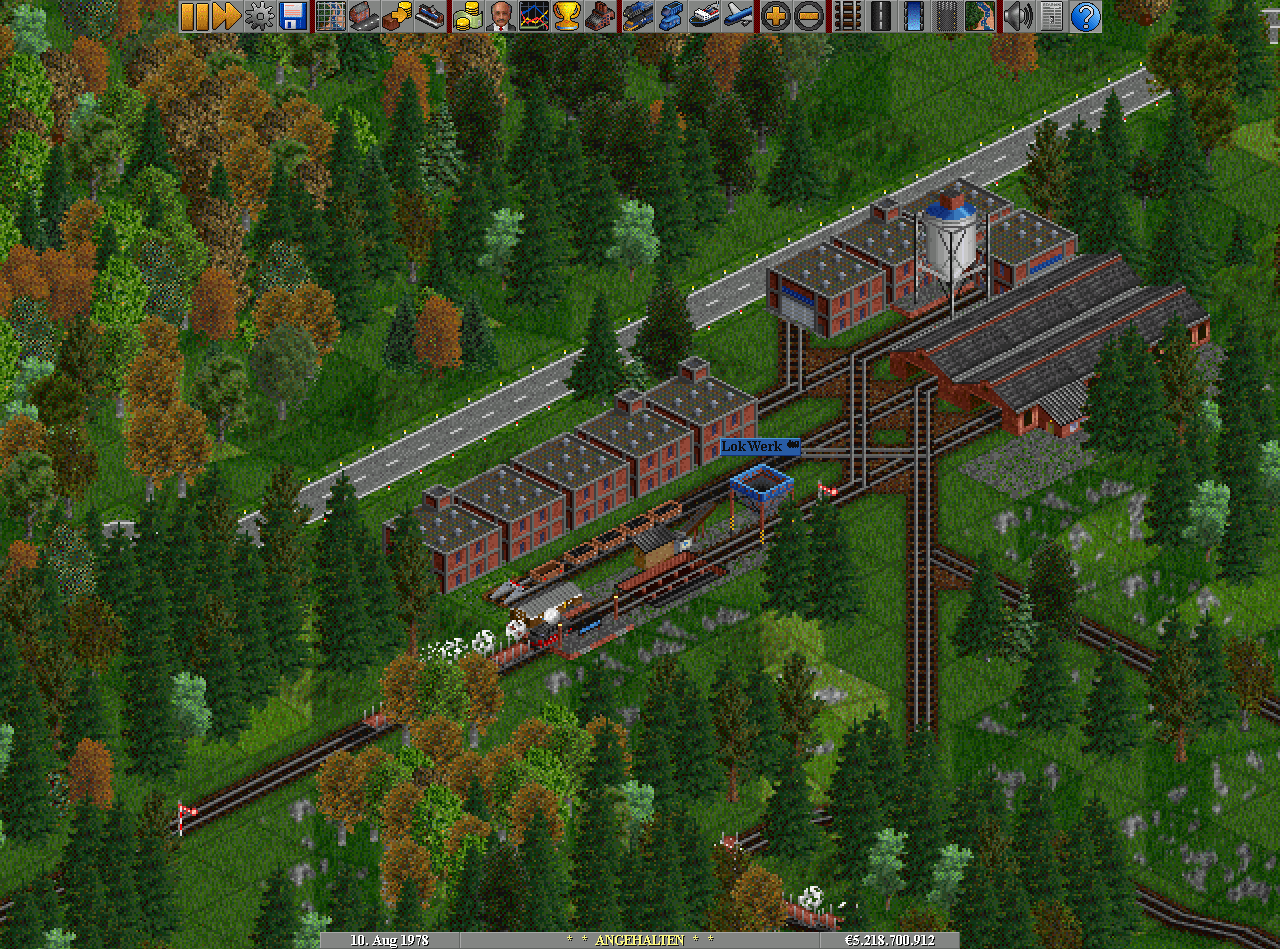Open the town directory icon
Image resolution: width=1280 pixels, height=949 pixels.
(364, 16)
